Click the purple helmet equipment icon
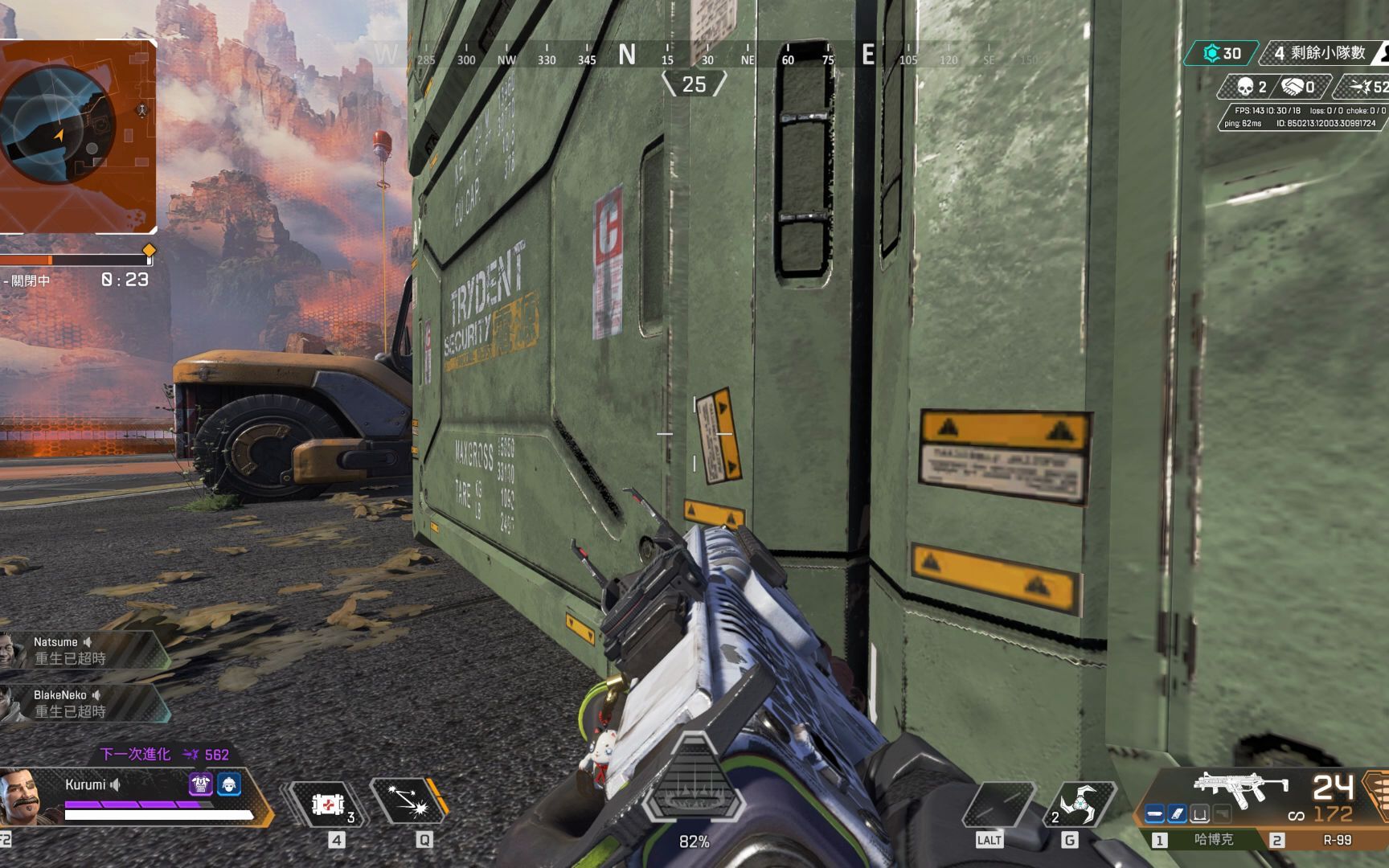 pos(200,784)
